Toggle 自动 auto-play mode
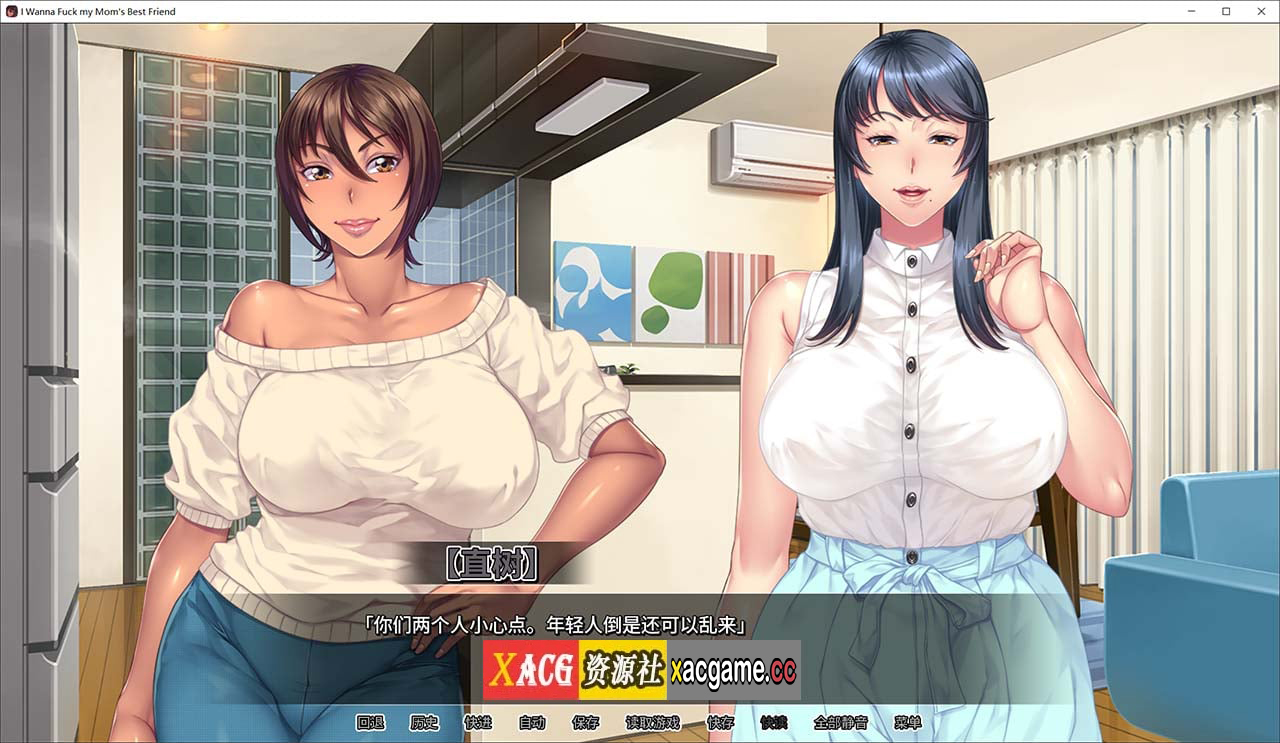 (532, 722)
